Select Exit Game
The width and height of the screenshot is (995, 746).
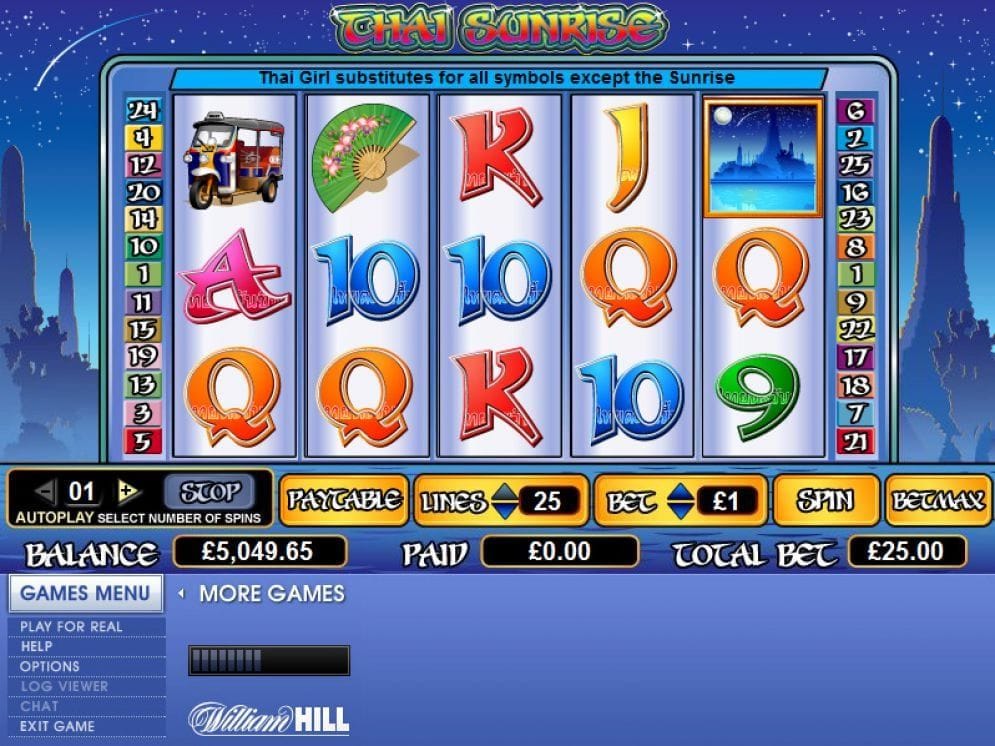click(x=58, y=726)
